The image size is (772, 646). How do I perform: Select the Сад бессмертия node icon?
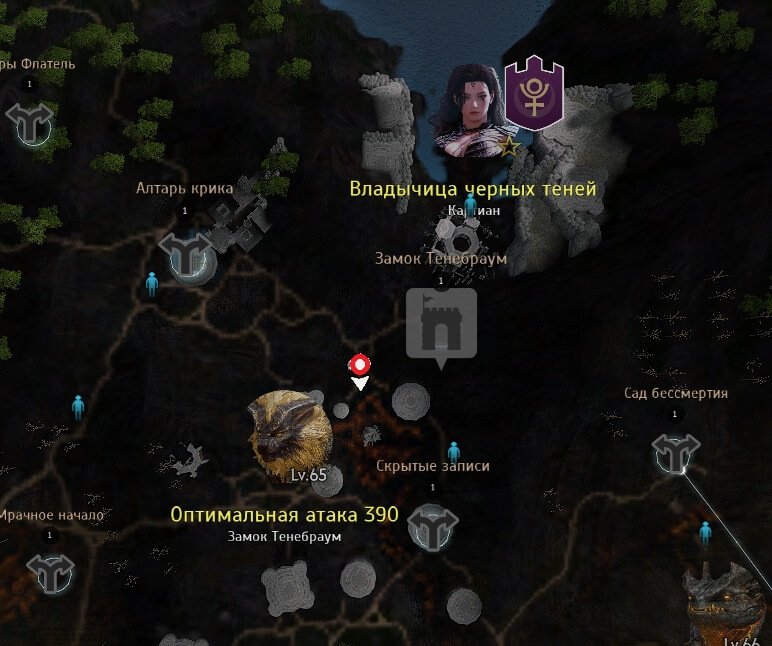(676, 453)
